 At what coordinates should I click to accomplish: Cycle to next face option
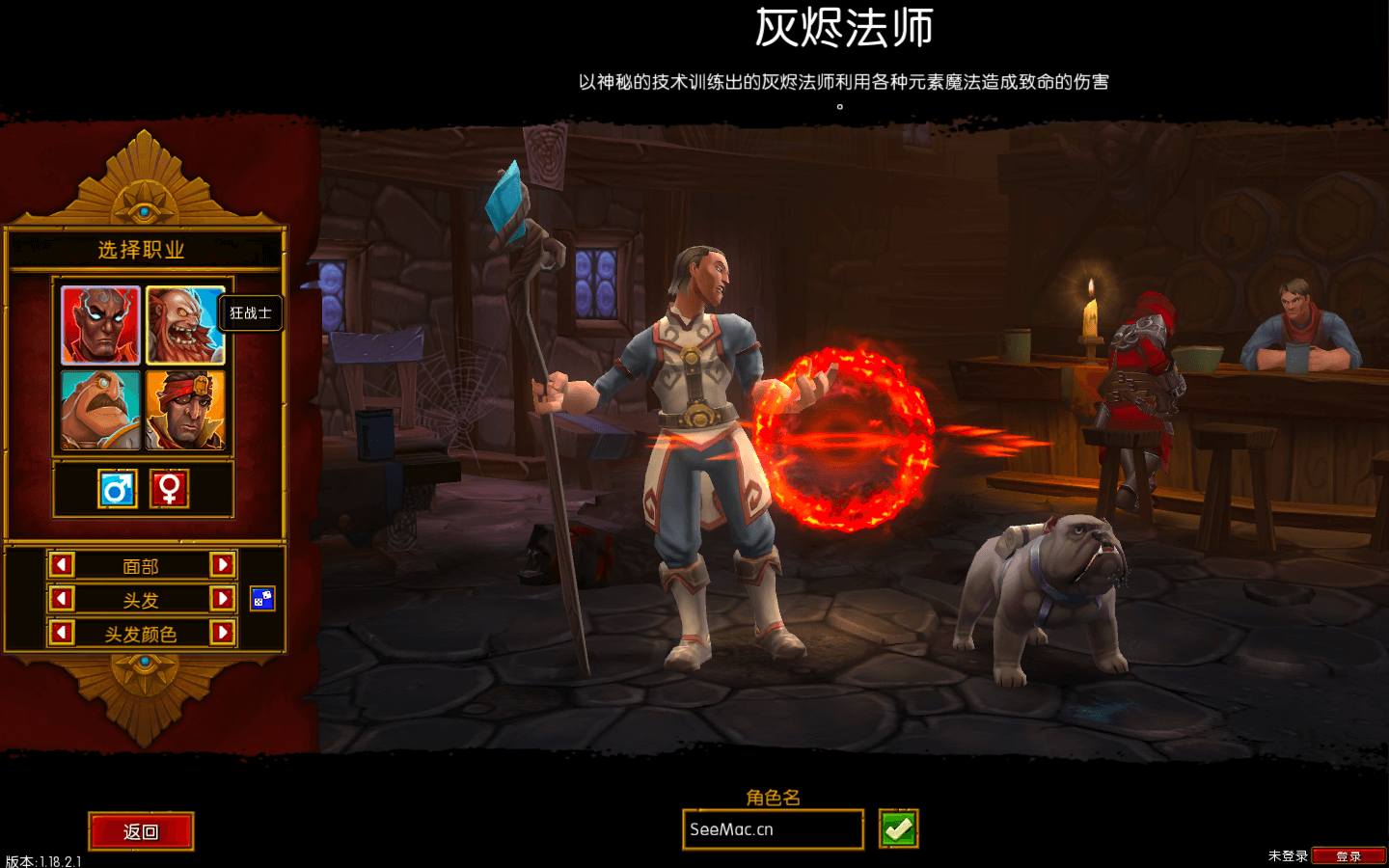pos(222,565)
